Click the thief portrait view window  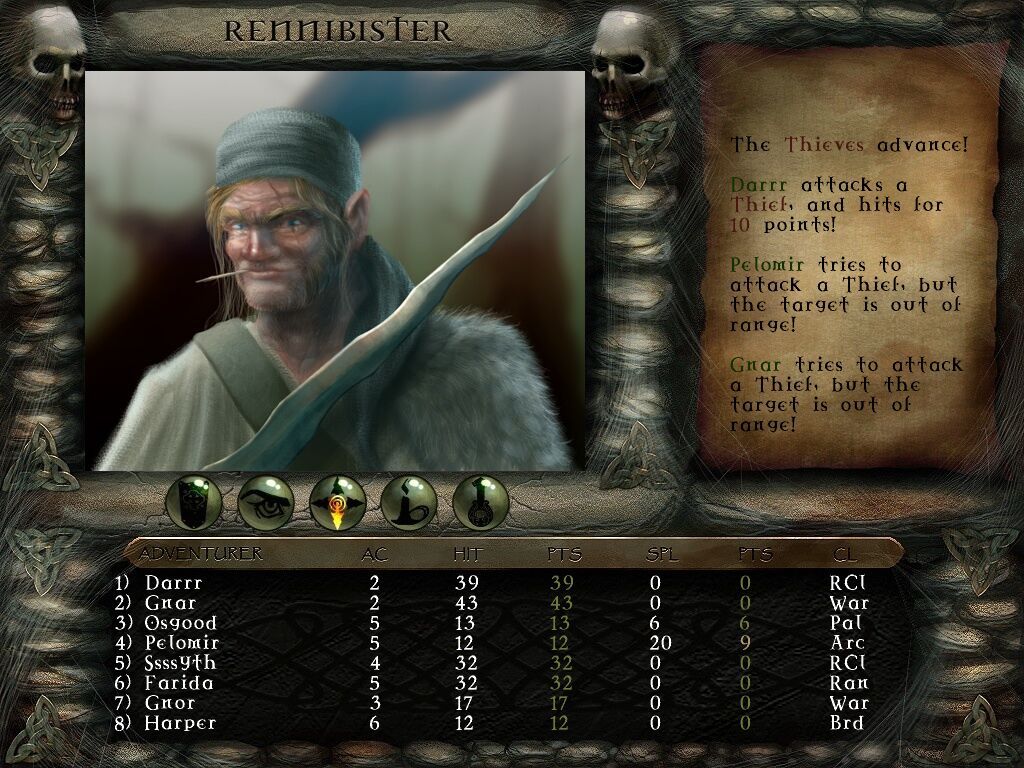point(335,270)
